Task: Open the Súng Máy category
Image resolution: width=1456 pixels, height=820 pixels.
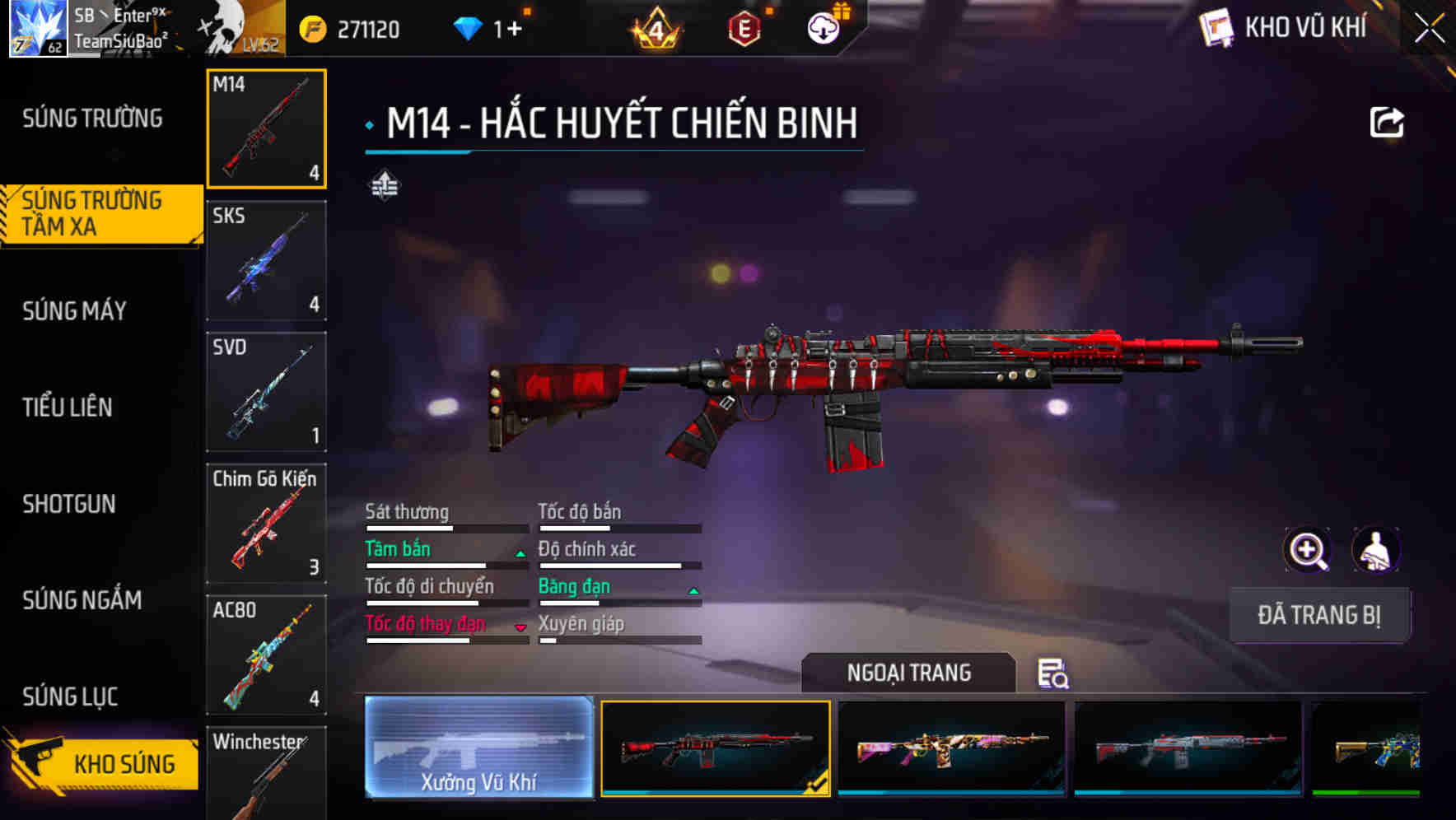Action: [74, 310]
